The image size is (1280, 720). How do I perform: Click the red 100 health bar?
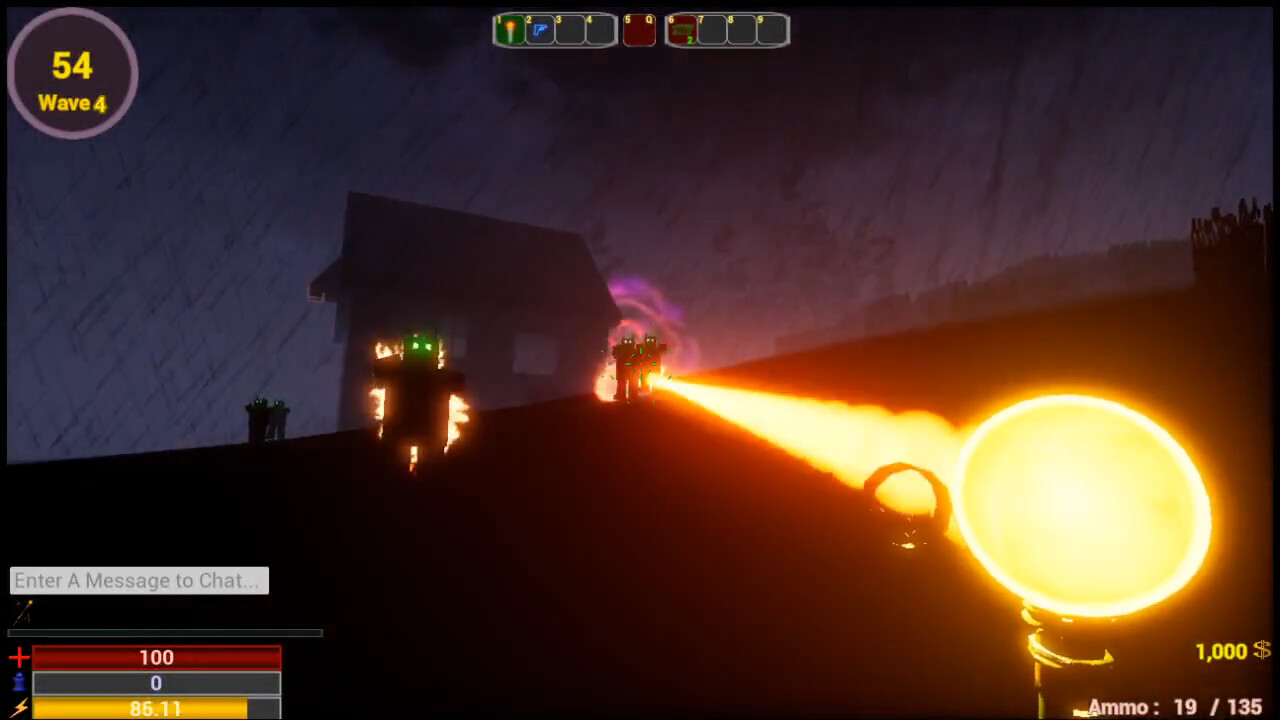pyautogui.click(x=157, y=658)
